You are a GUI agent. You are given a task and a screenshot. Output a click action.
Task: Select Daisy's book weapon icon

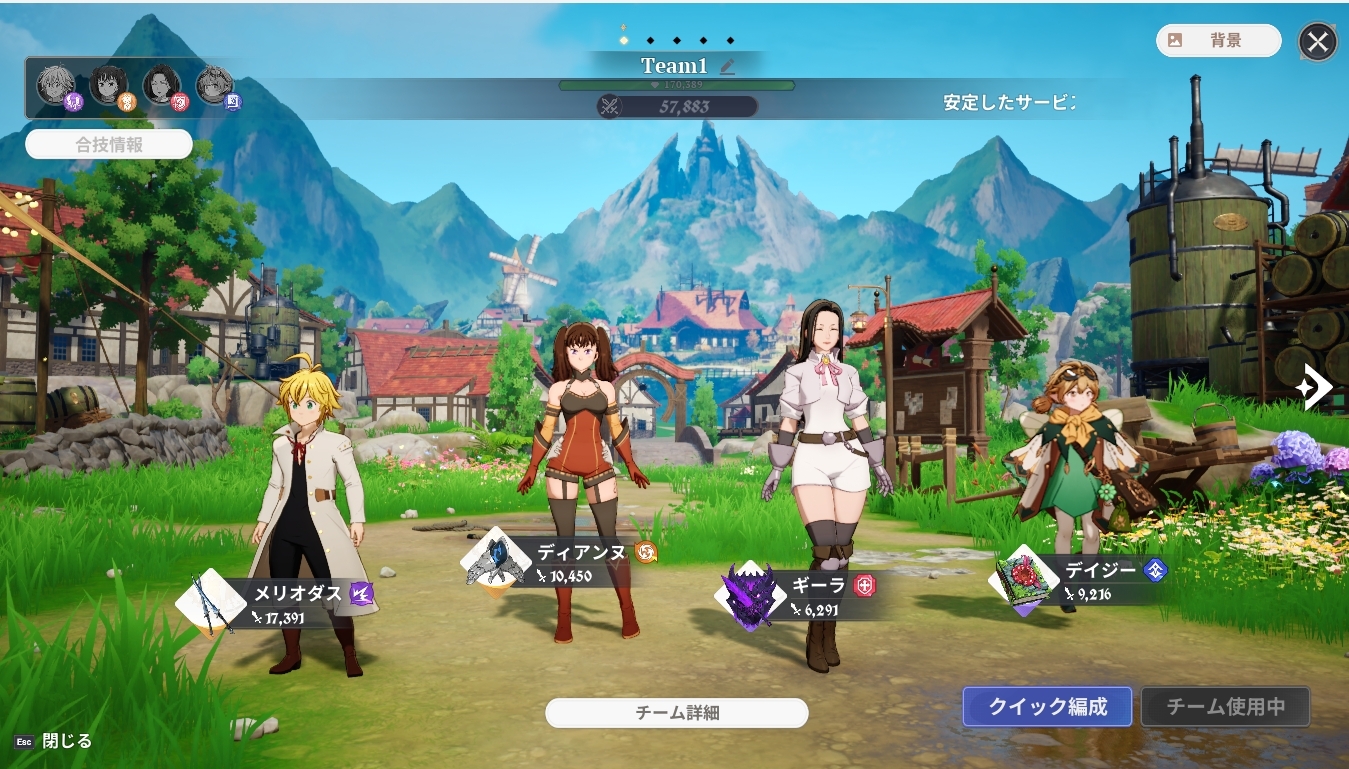tap(1026, 580)
